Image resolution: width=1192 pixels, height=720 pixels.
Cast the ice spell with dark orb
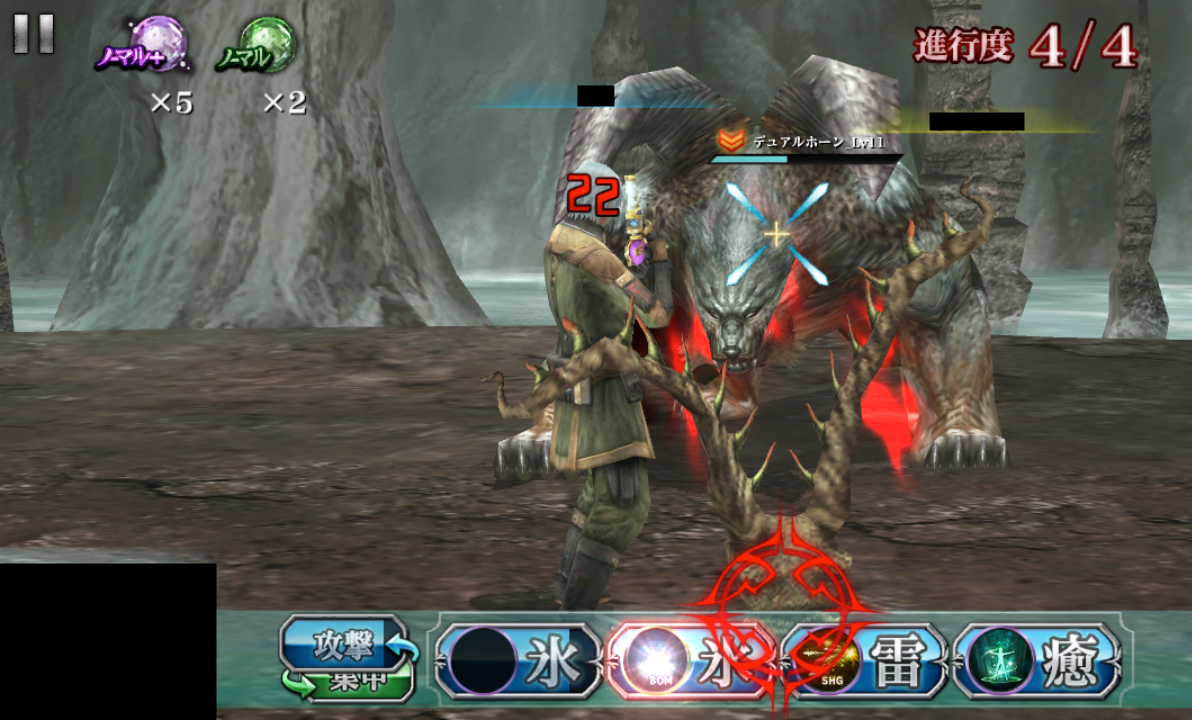(x=518, y=660)
